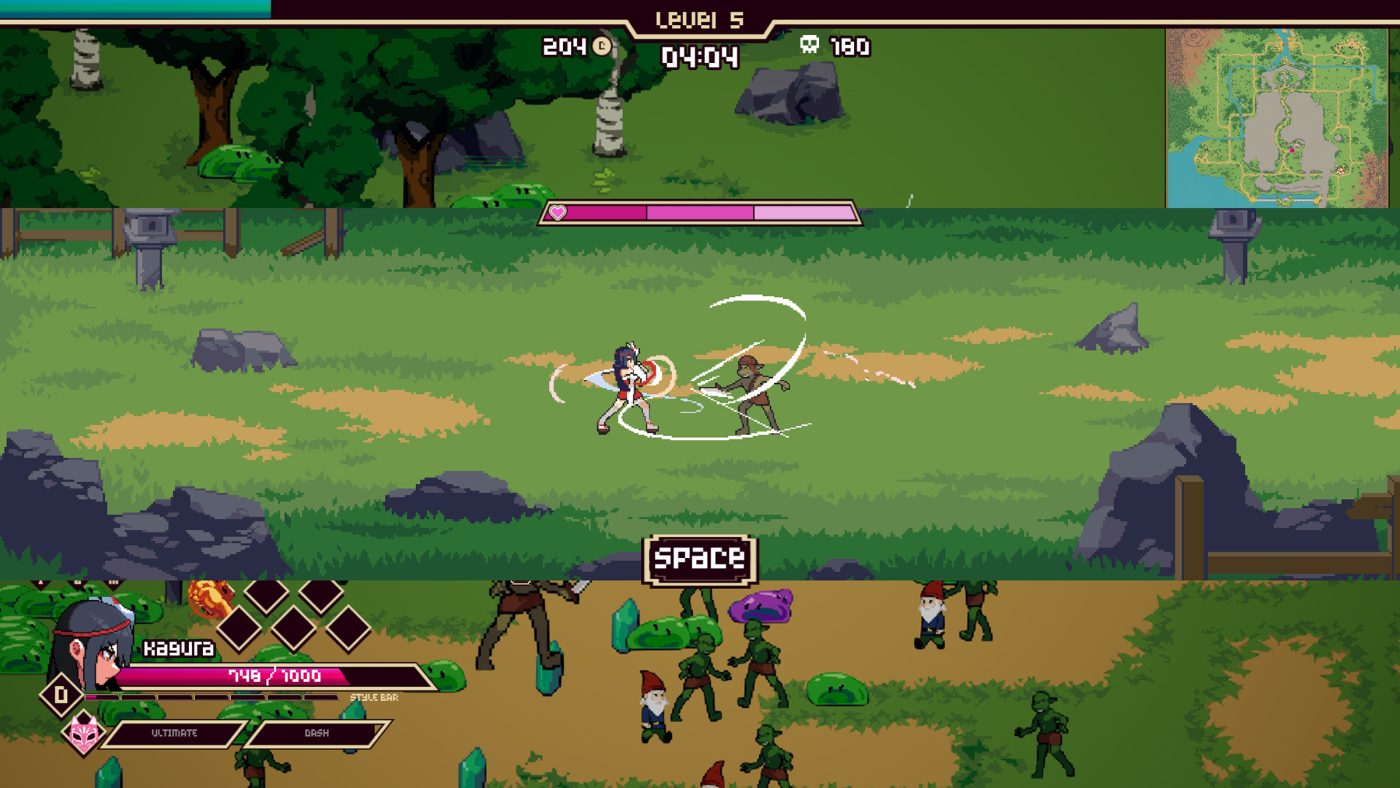Trigger the Dash ability

[x=317, y=733]
